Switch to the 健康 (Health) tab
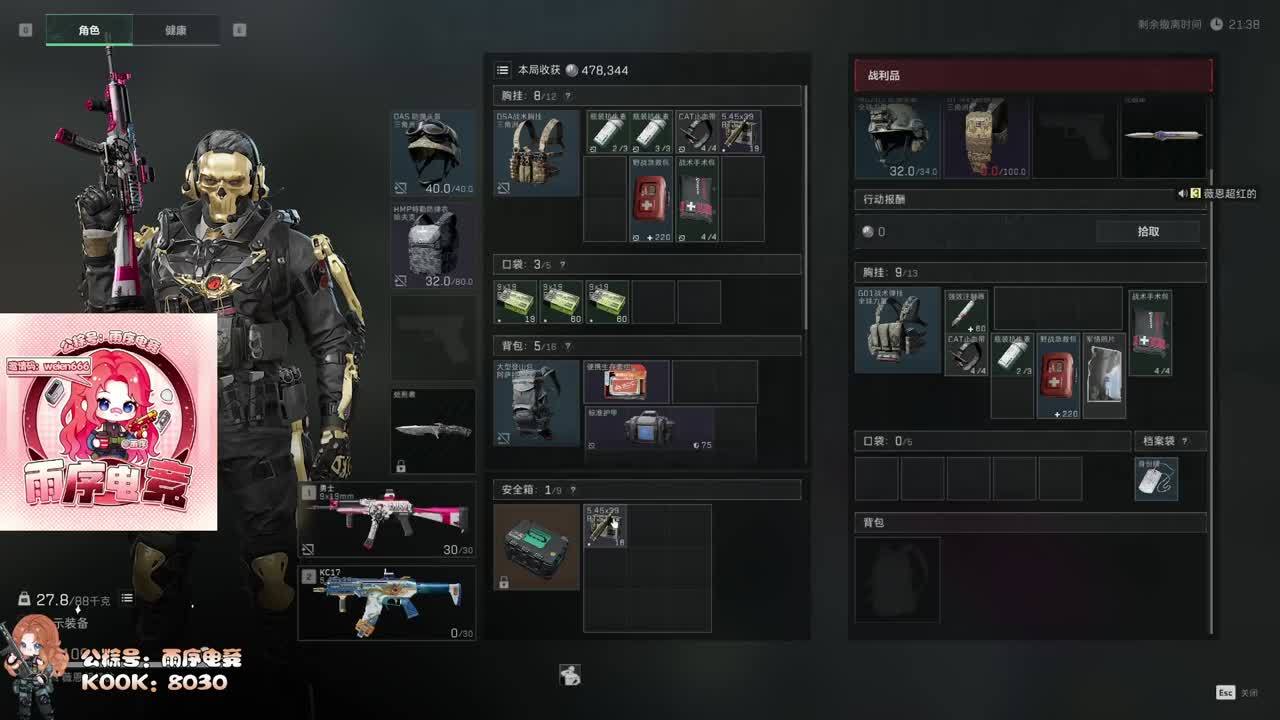Screen dimensions: 1280x720 [175, 30]
